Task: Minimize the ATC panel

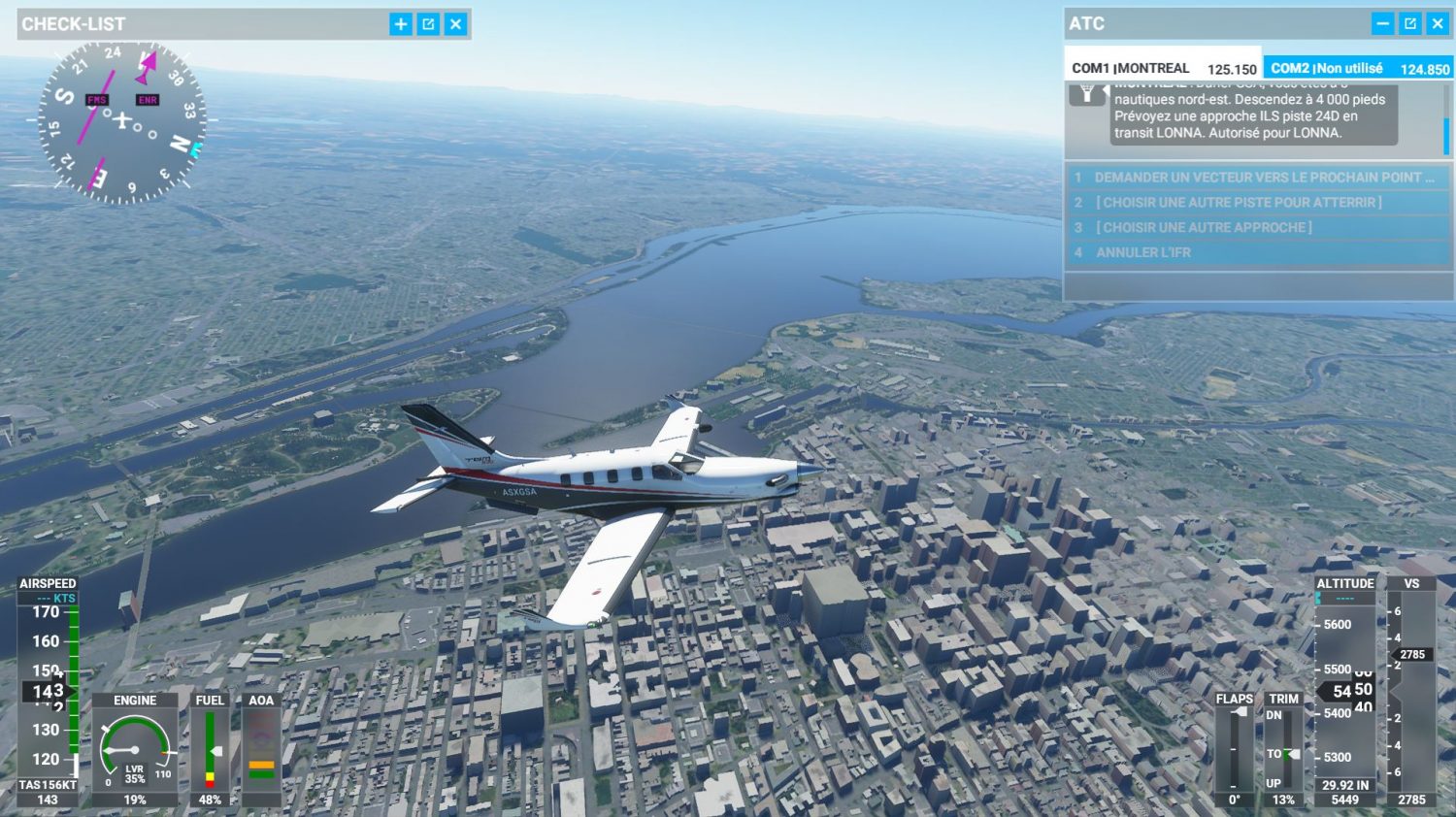Action: (x=1383, y=23)
